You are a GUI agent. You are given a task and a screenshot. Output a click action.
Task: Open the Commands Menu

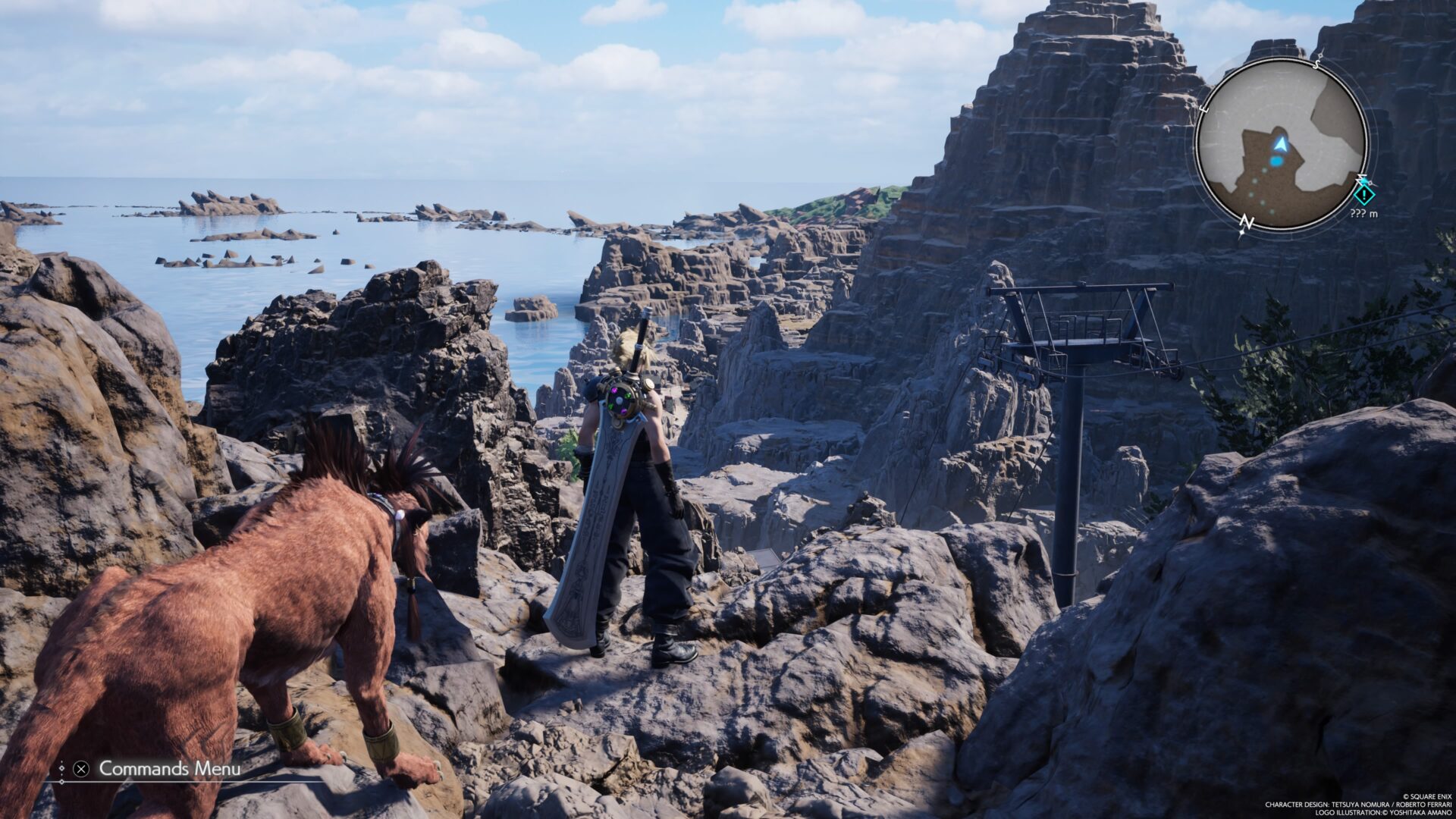click(168, 768)
